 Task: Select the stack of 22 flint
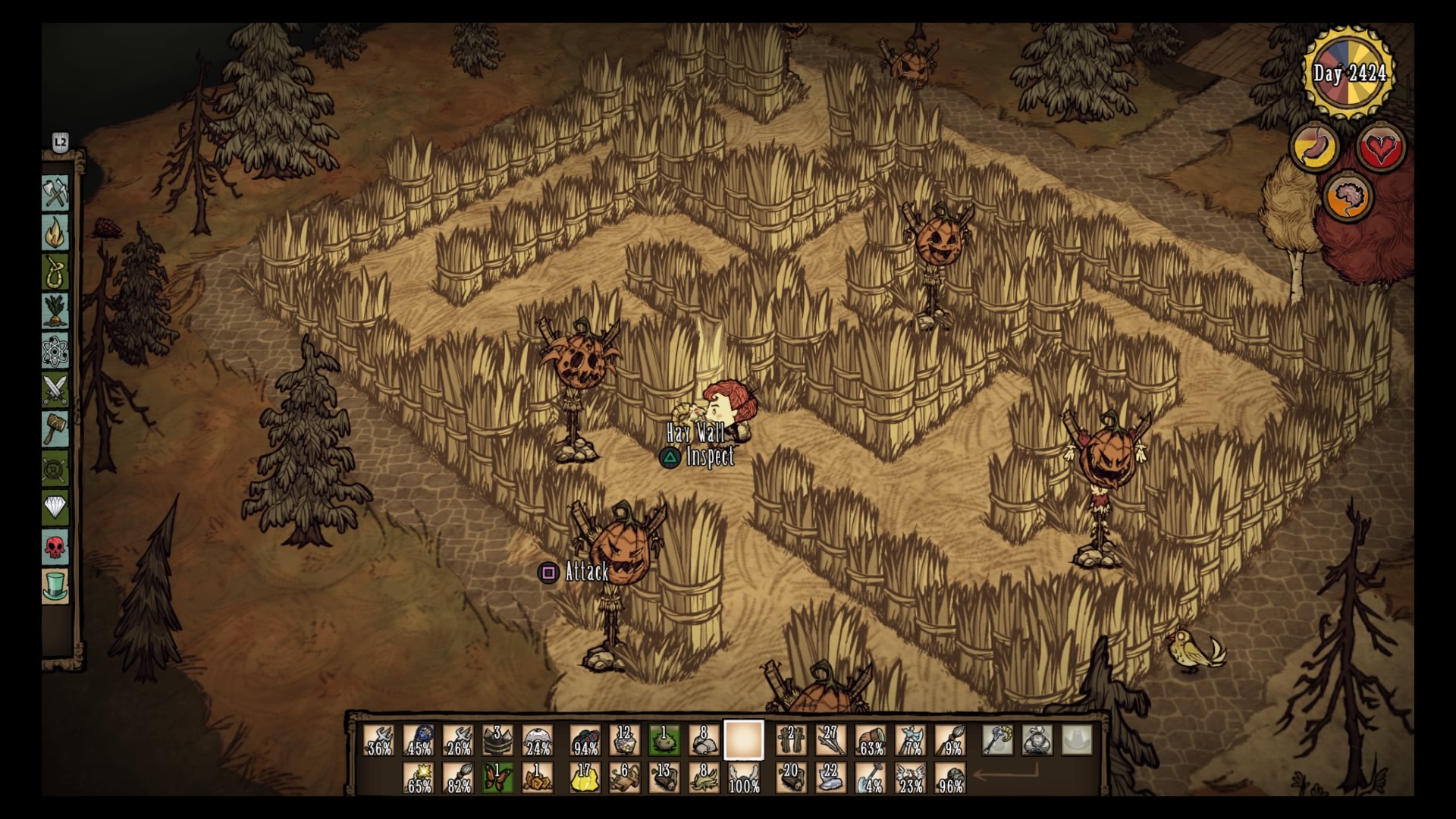point(830,778)
